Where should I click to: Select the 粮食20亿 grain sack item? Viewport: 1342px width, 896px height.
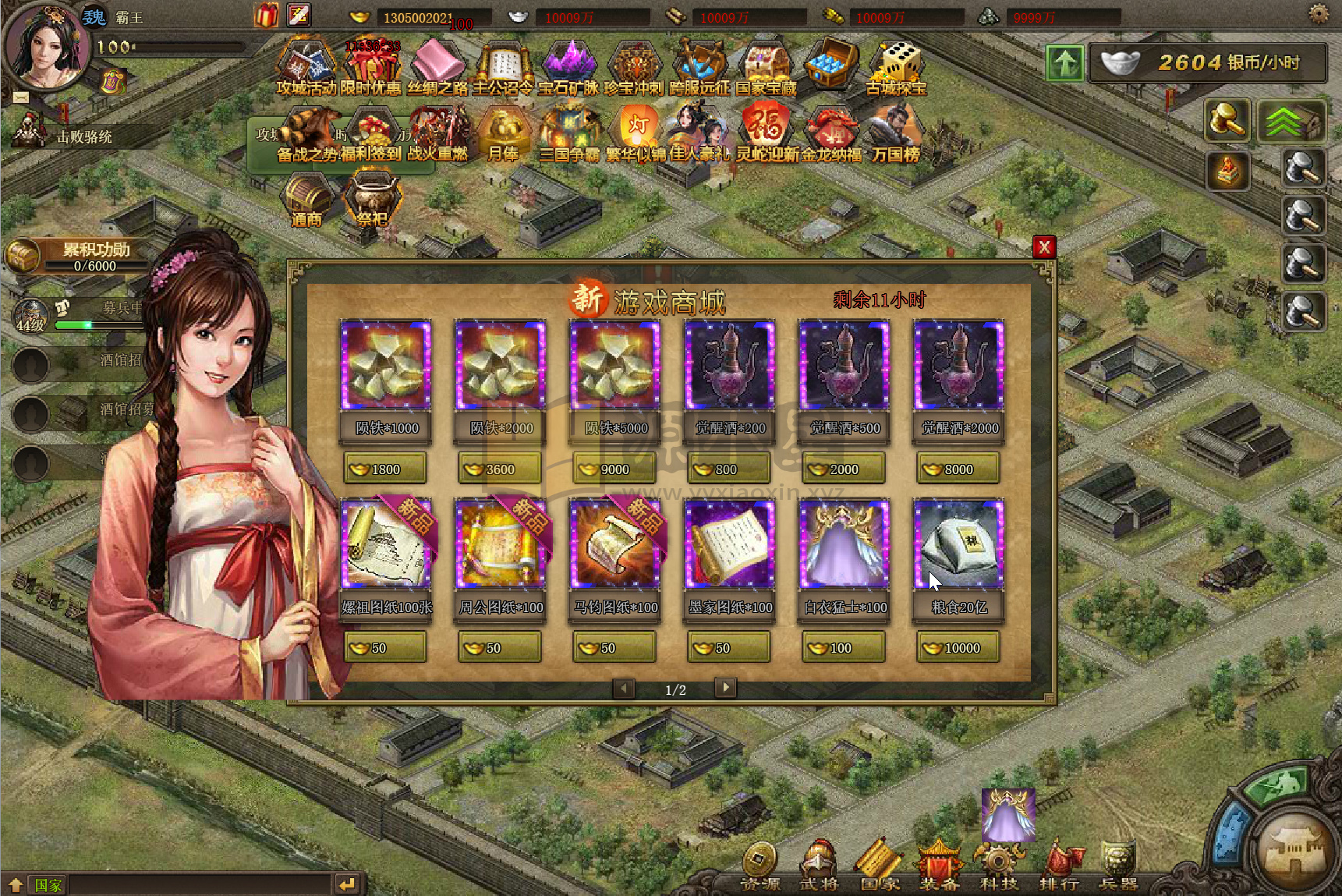tap(958, 544)
